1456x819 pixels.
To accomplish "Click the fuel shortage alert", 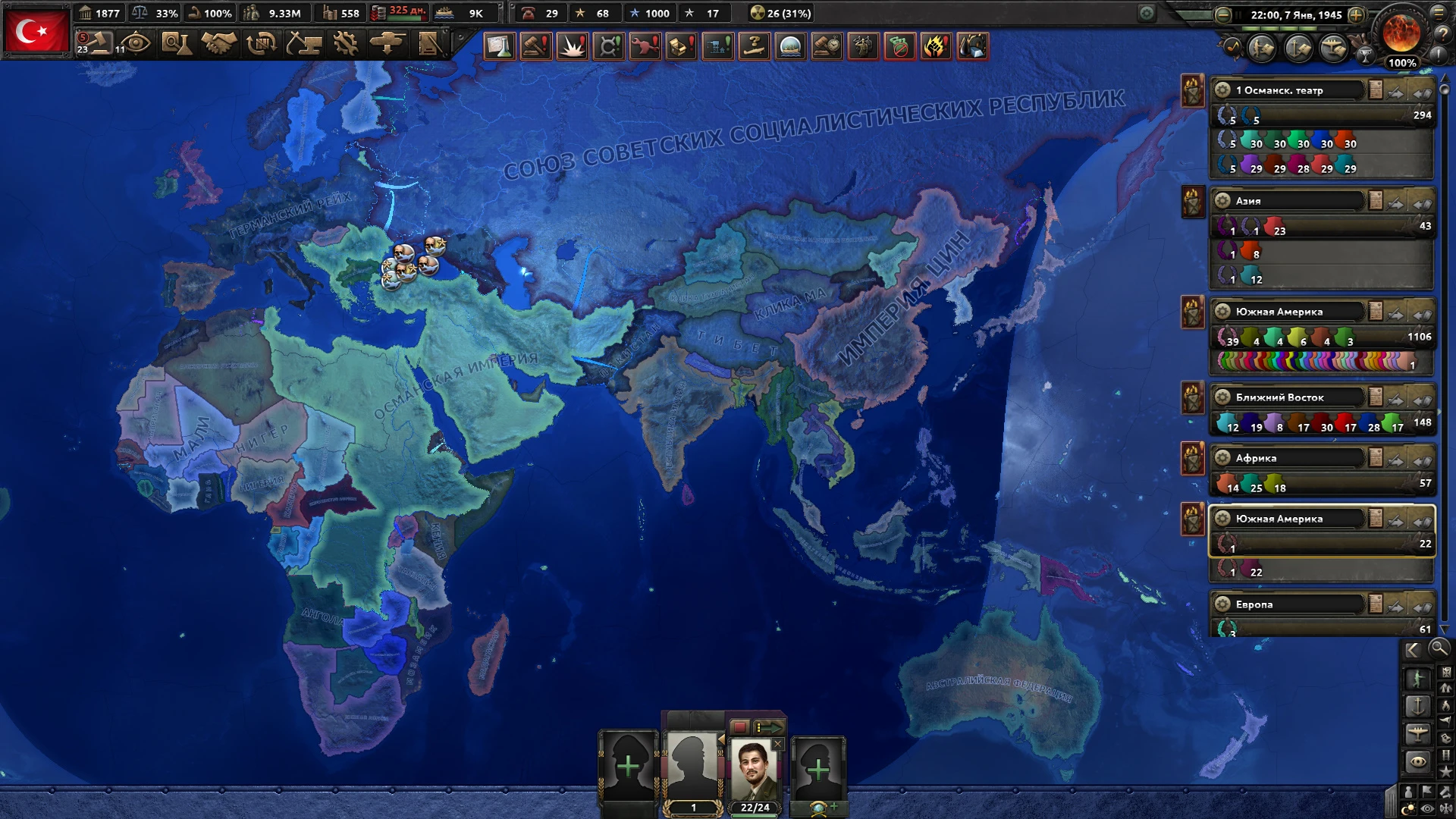I will pos(974,47).
